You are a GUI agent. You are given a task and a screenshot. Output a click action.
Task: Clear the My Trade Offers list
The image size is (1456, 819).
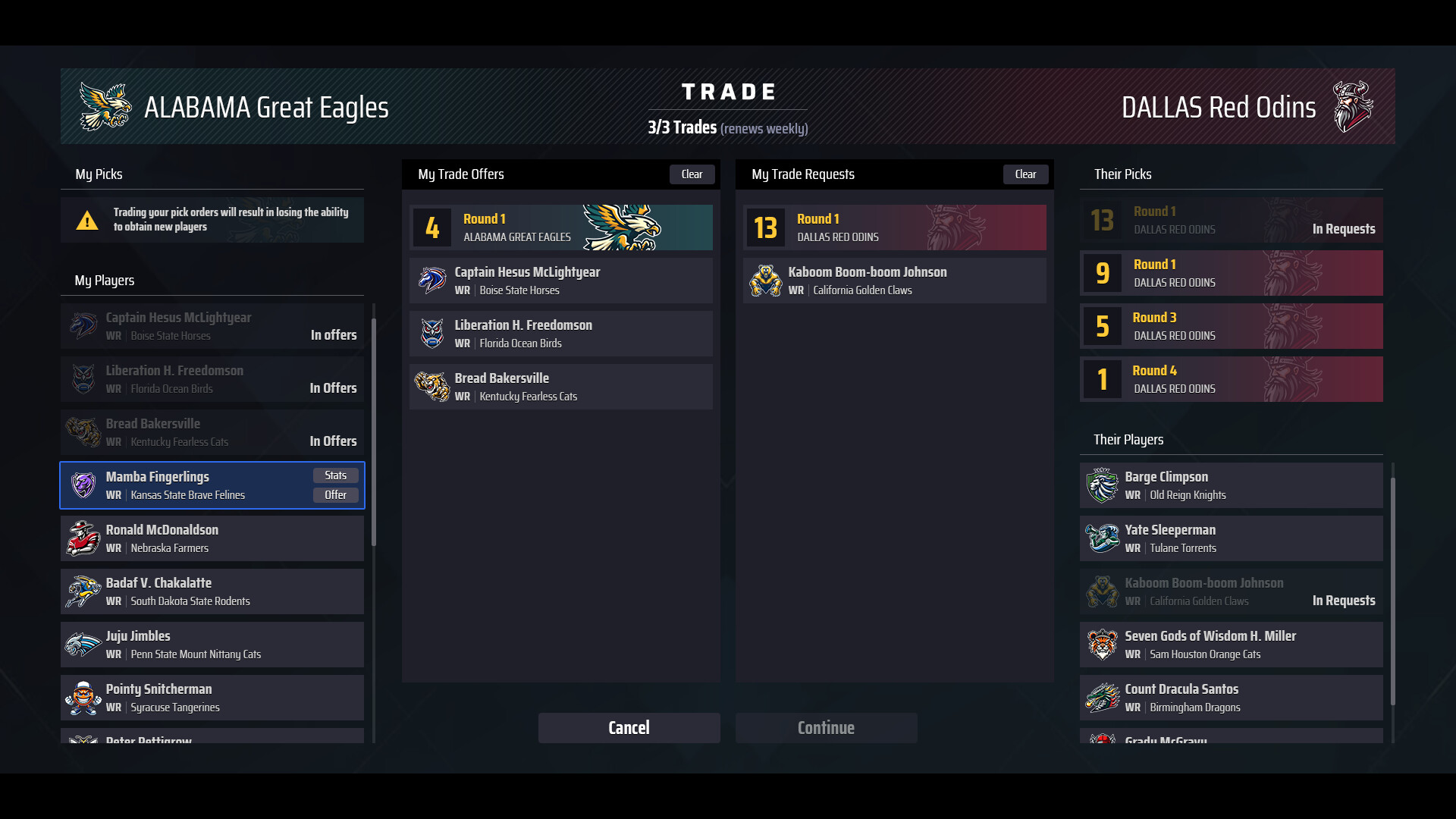click(692, 174)
